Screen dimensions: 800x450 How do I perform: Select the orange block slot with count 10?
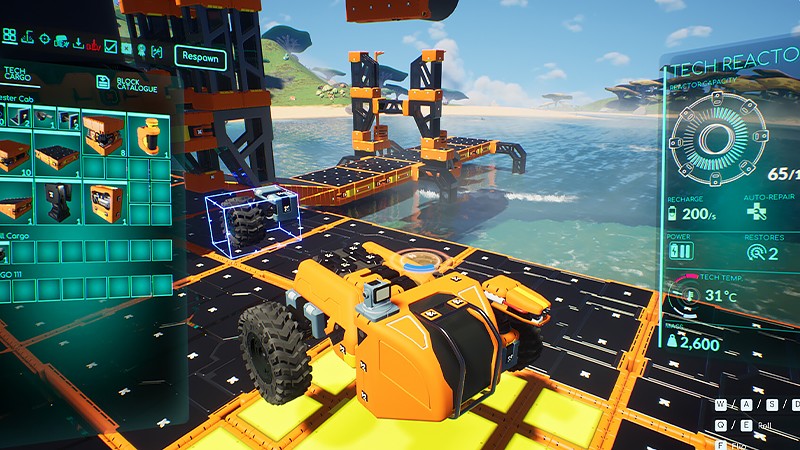(12, 158)
